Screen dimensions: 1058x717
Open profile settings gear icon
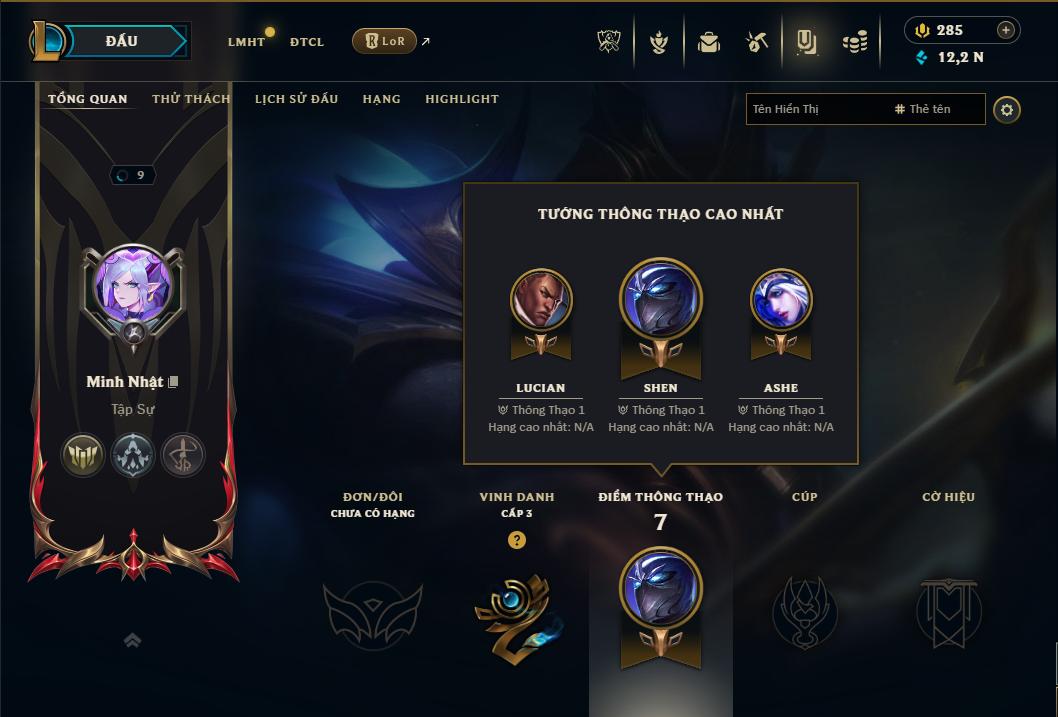[1007, 109]
